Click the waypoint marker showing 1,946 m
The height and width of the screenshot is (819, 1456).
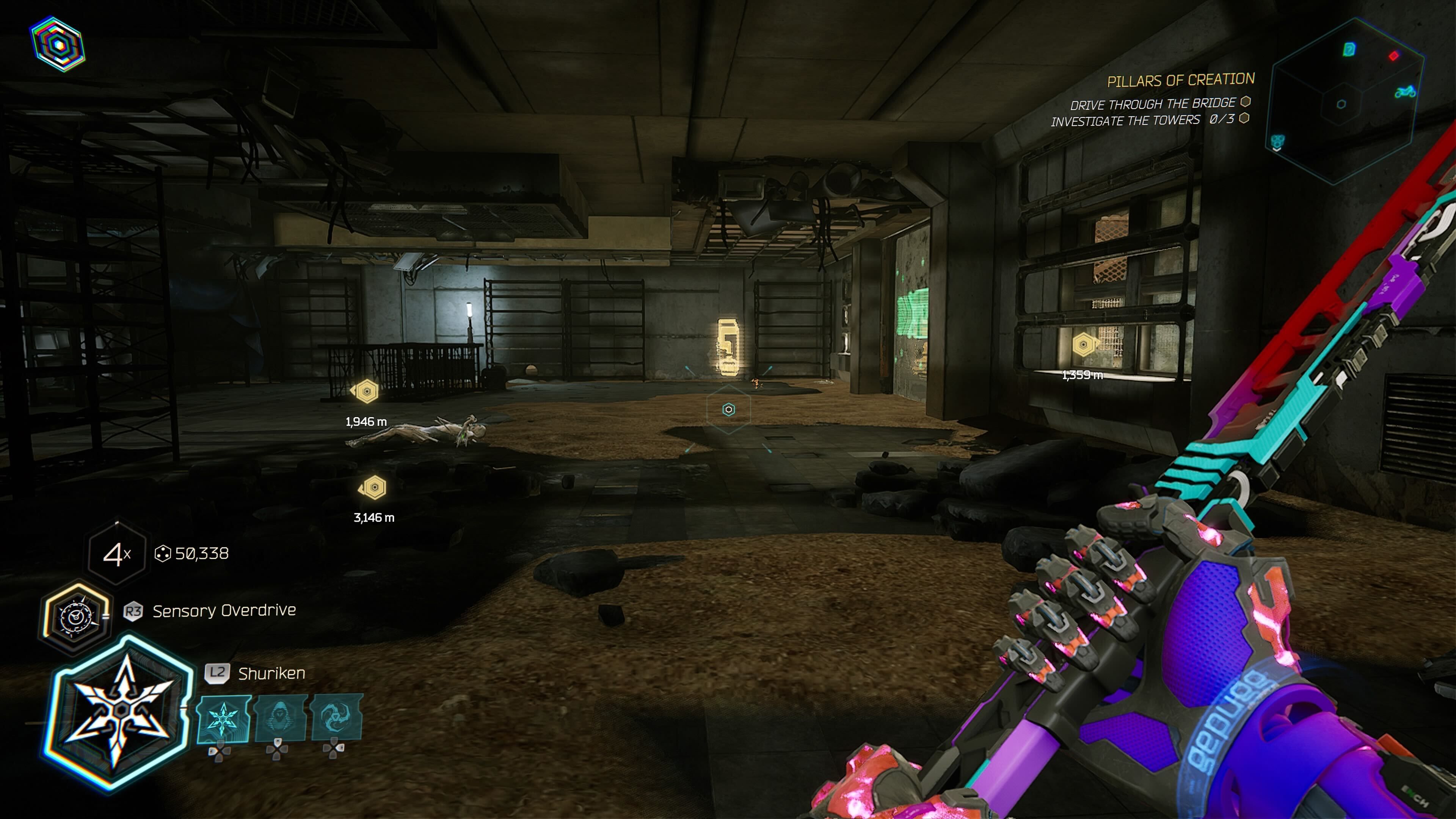366,391
